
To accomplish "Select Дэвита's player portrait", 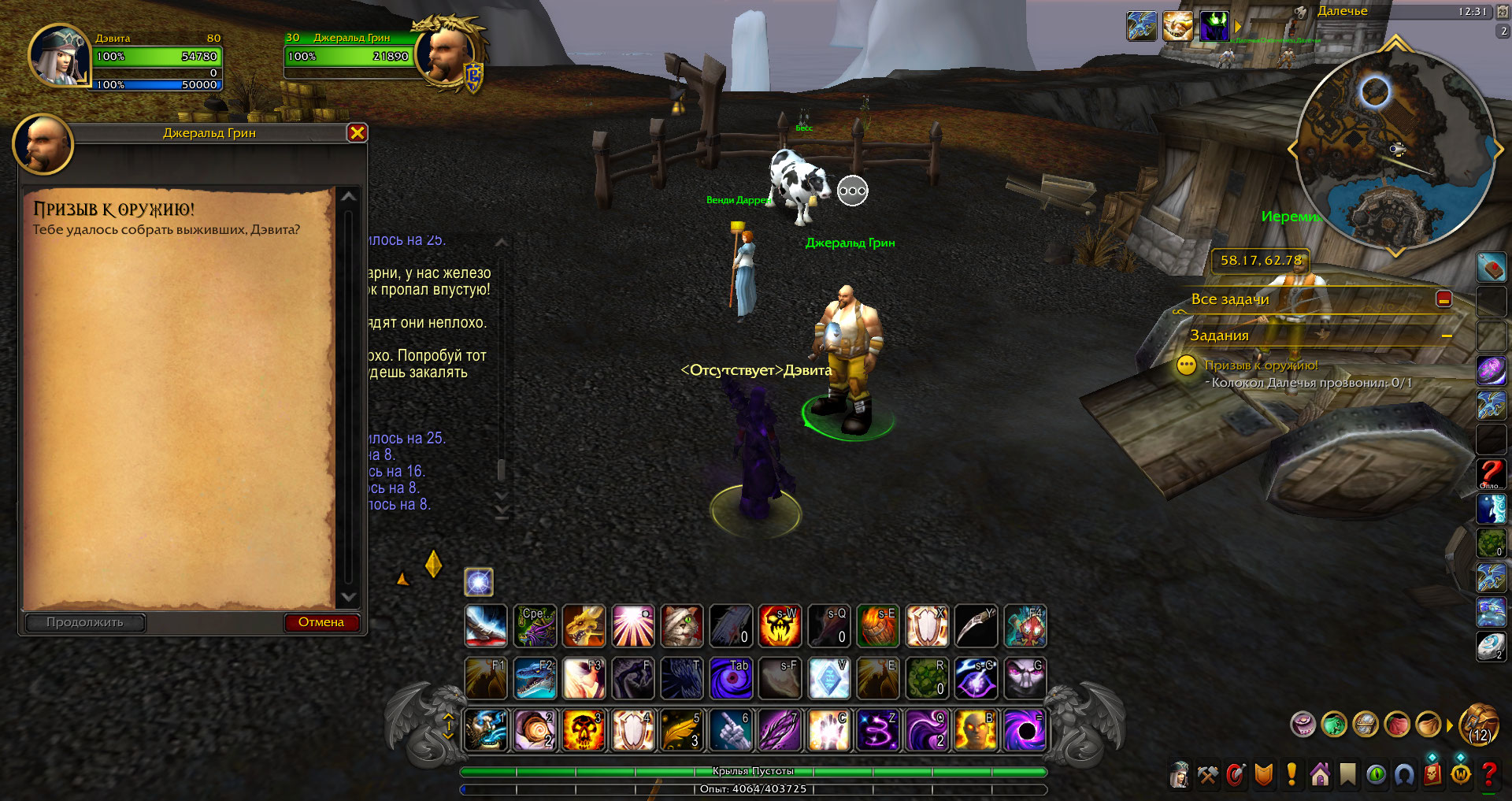I will tap(58, 57).
